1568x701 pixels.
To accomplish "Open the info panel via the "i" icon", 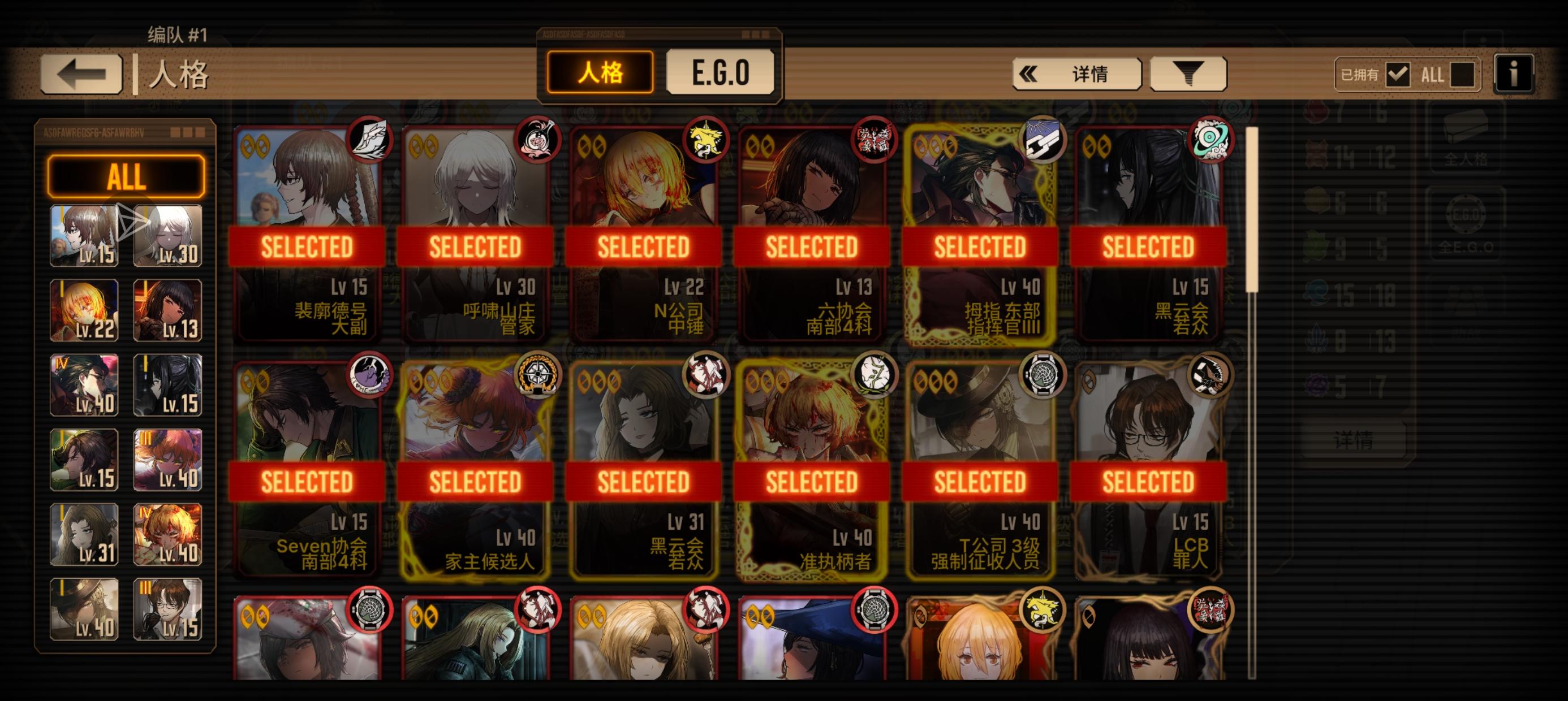I will click(x=1514, y=74).
